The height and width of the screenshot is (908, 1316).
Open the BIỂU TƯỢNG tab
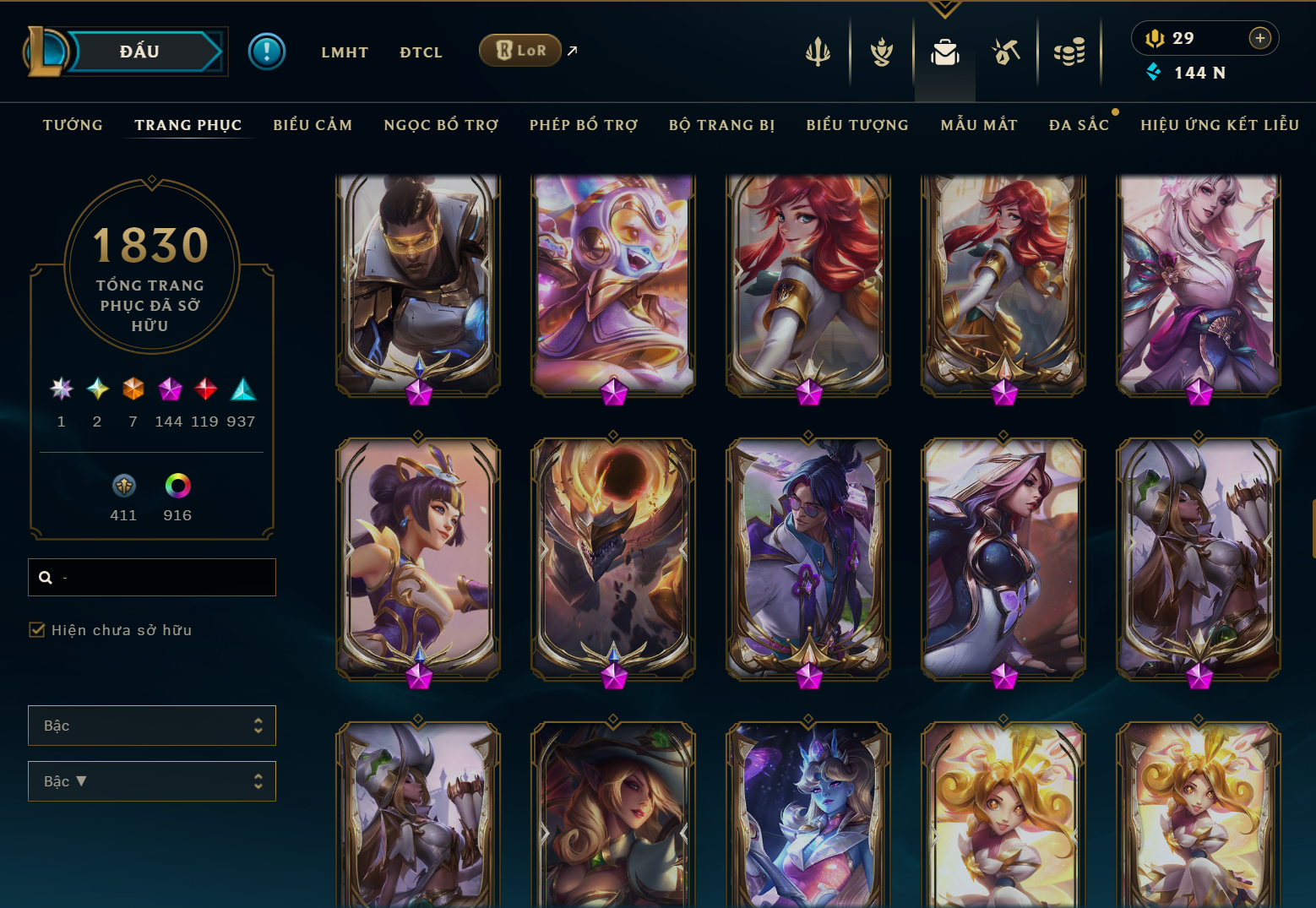[x=857, y=125]
